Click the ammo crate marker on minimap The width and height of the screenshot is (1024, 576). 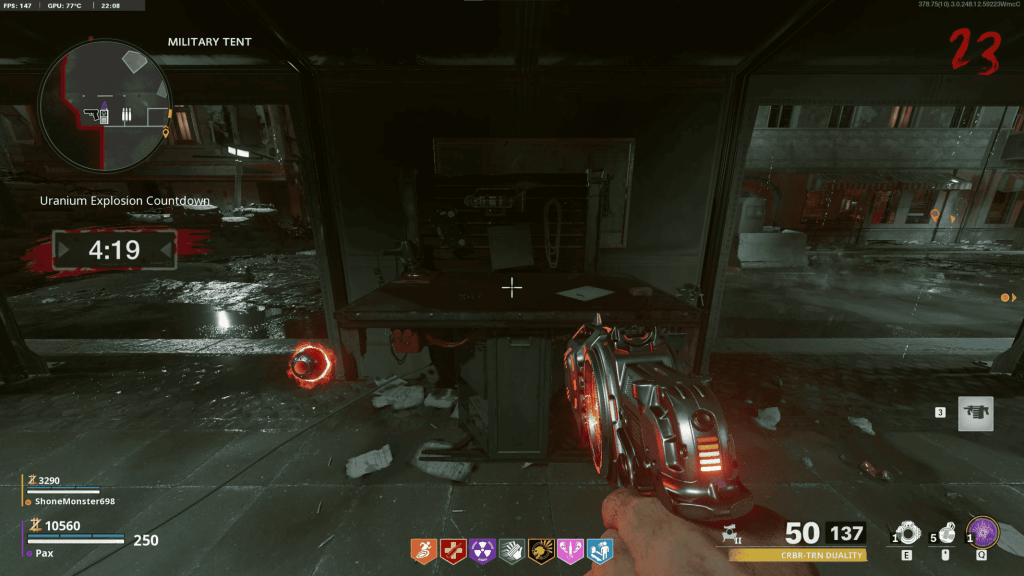coord(127,116)
